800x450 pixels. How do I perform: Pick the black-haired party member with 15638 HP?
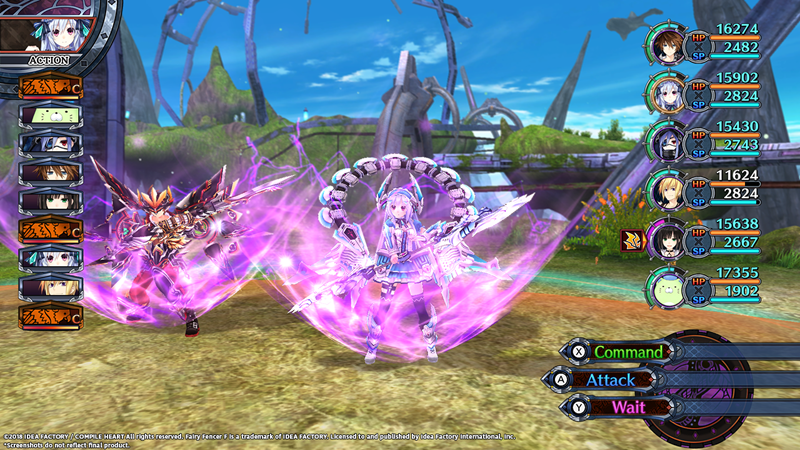tap(667, 237)
